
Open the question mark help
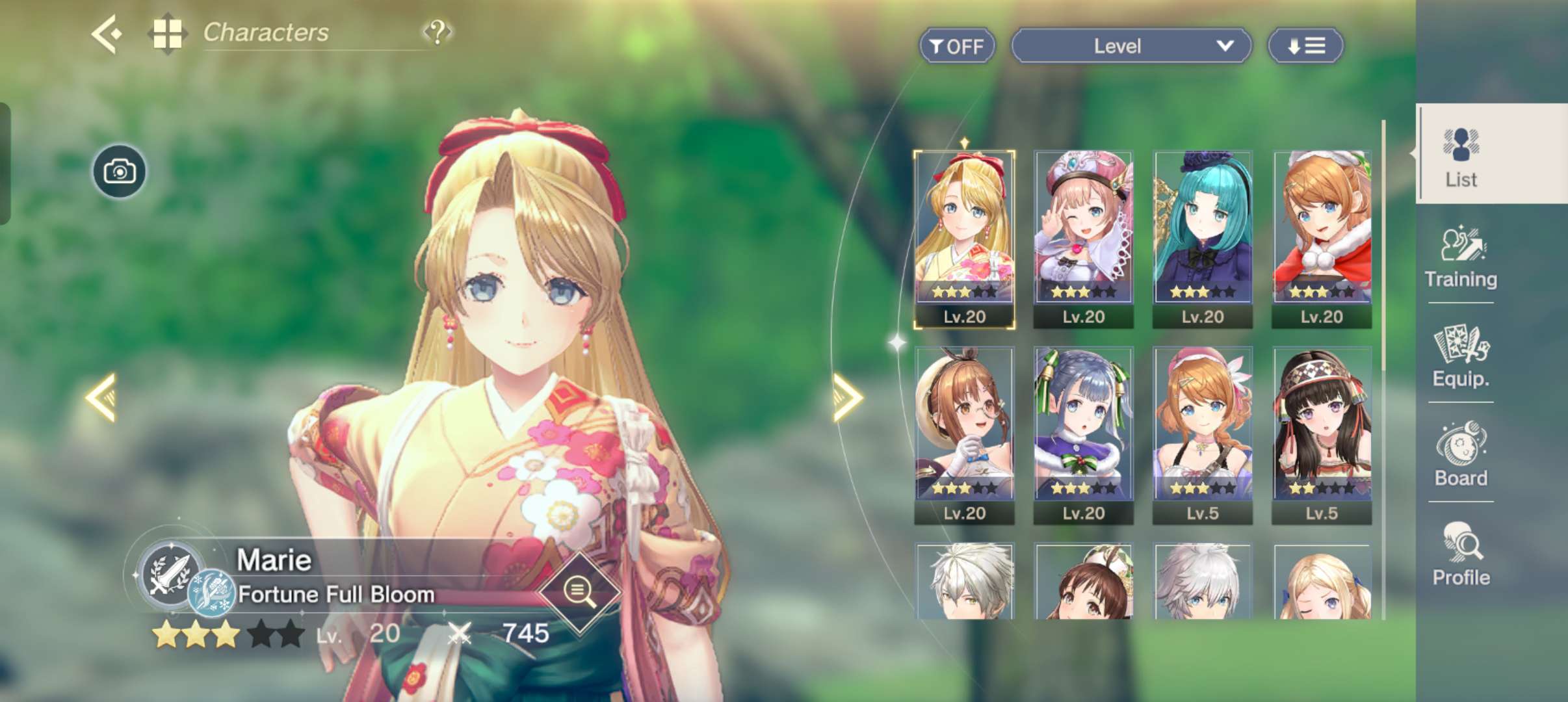point(438,31)
